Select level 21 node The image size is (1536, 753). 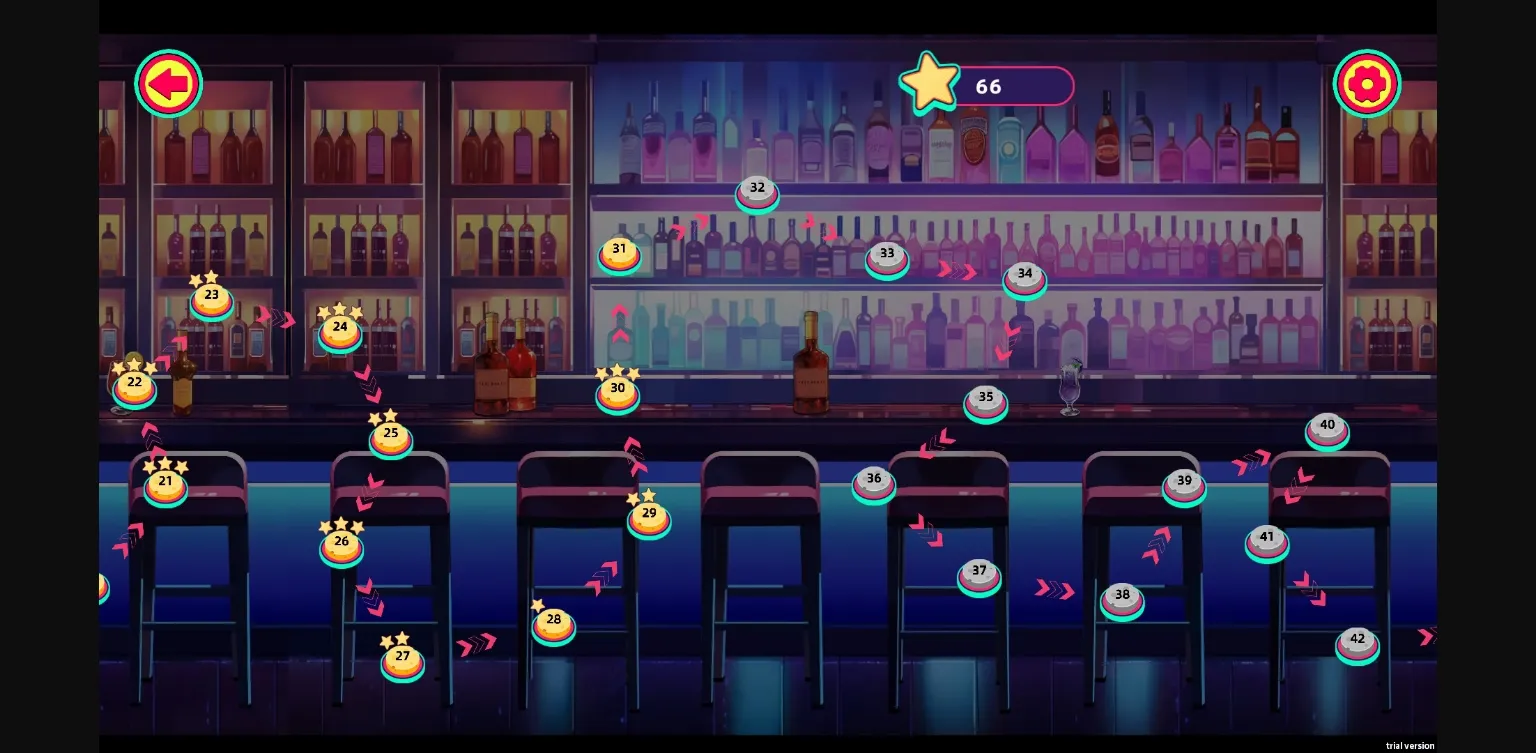(166, 485)
